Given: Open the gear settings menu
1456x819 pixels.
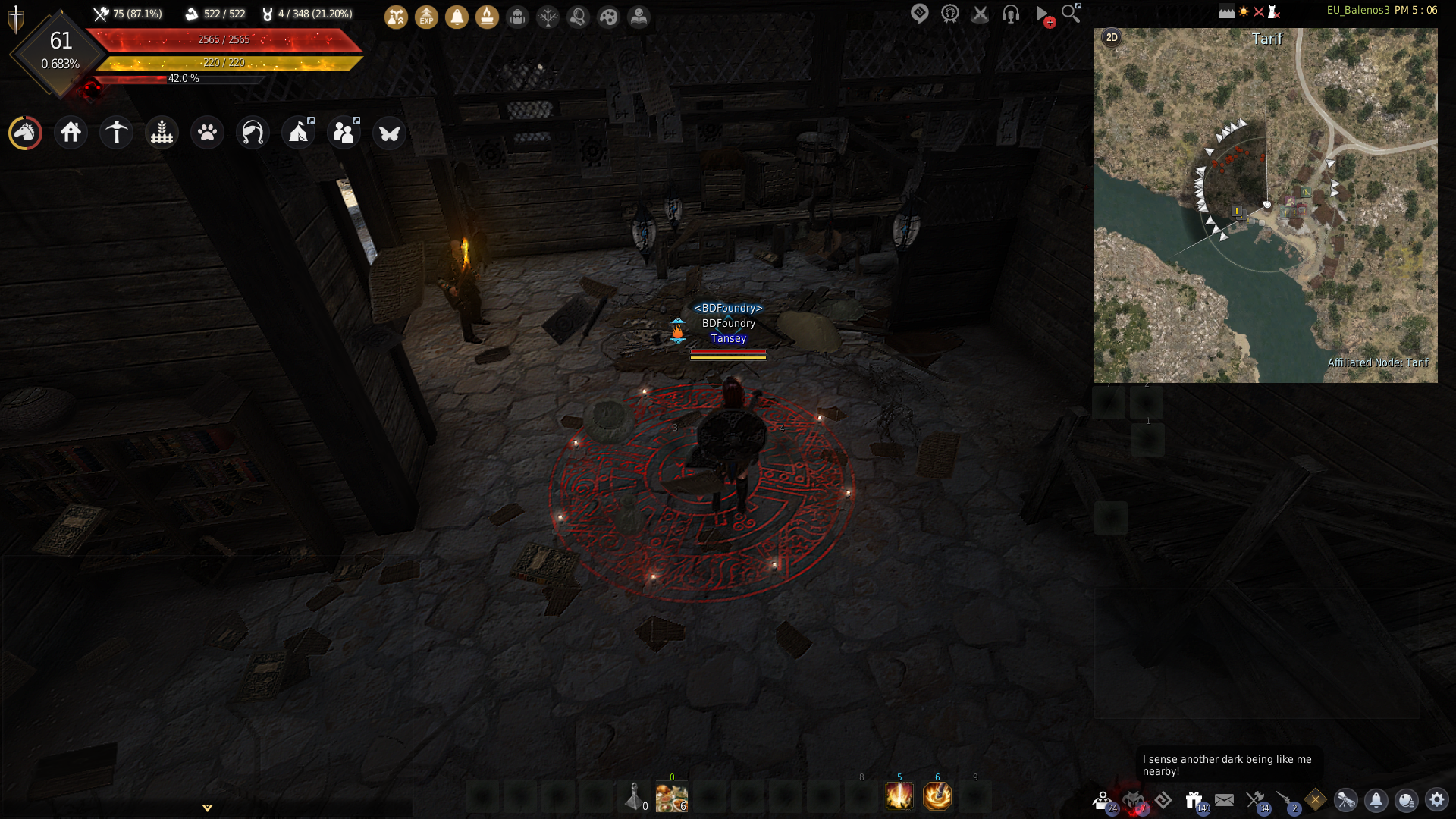Looking at the screenshot, I should (1436, 799).
